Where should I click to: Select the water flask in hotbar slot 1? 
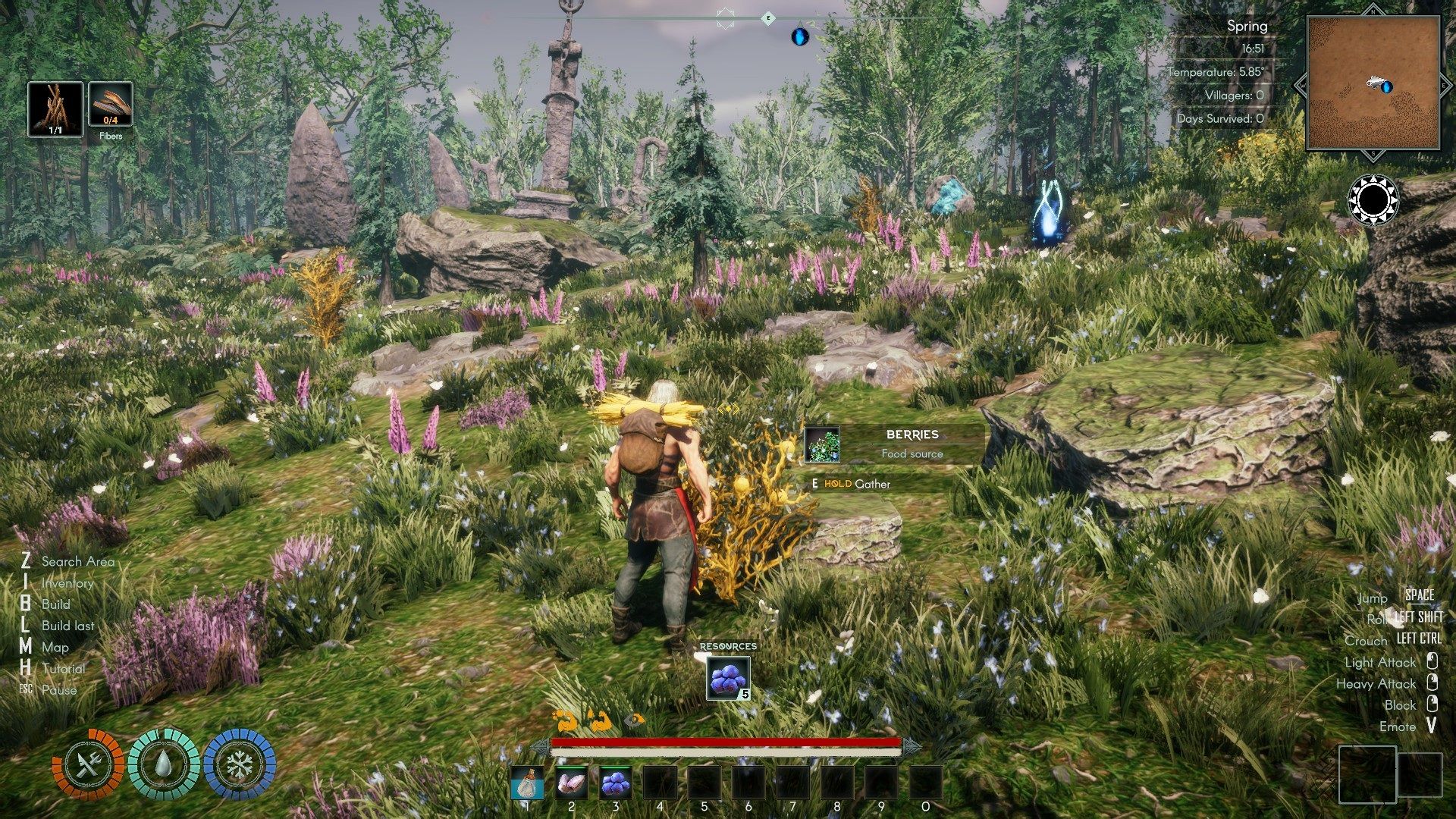527,783
